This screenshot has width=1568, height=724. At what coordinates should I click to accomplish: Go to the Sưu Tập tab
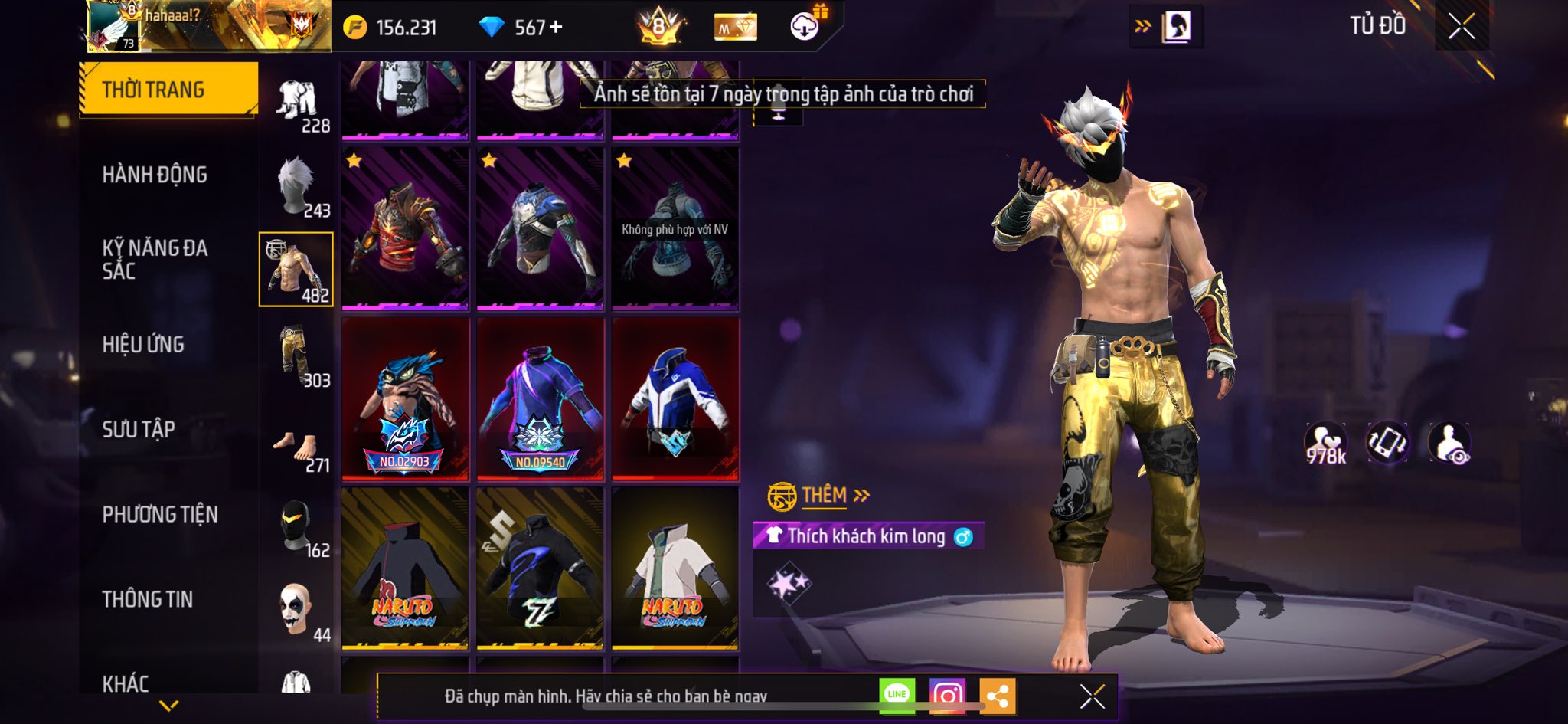[x=139, y=429]
